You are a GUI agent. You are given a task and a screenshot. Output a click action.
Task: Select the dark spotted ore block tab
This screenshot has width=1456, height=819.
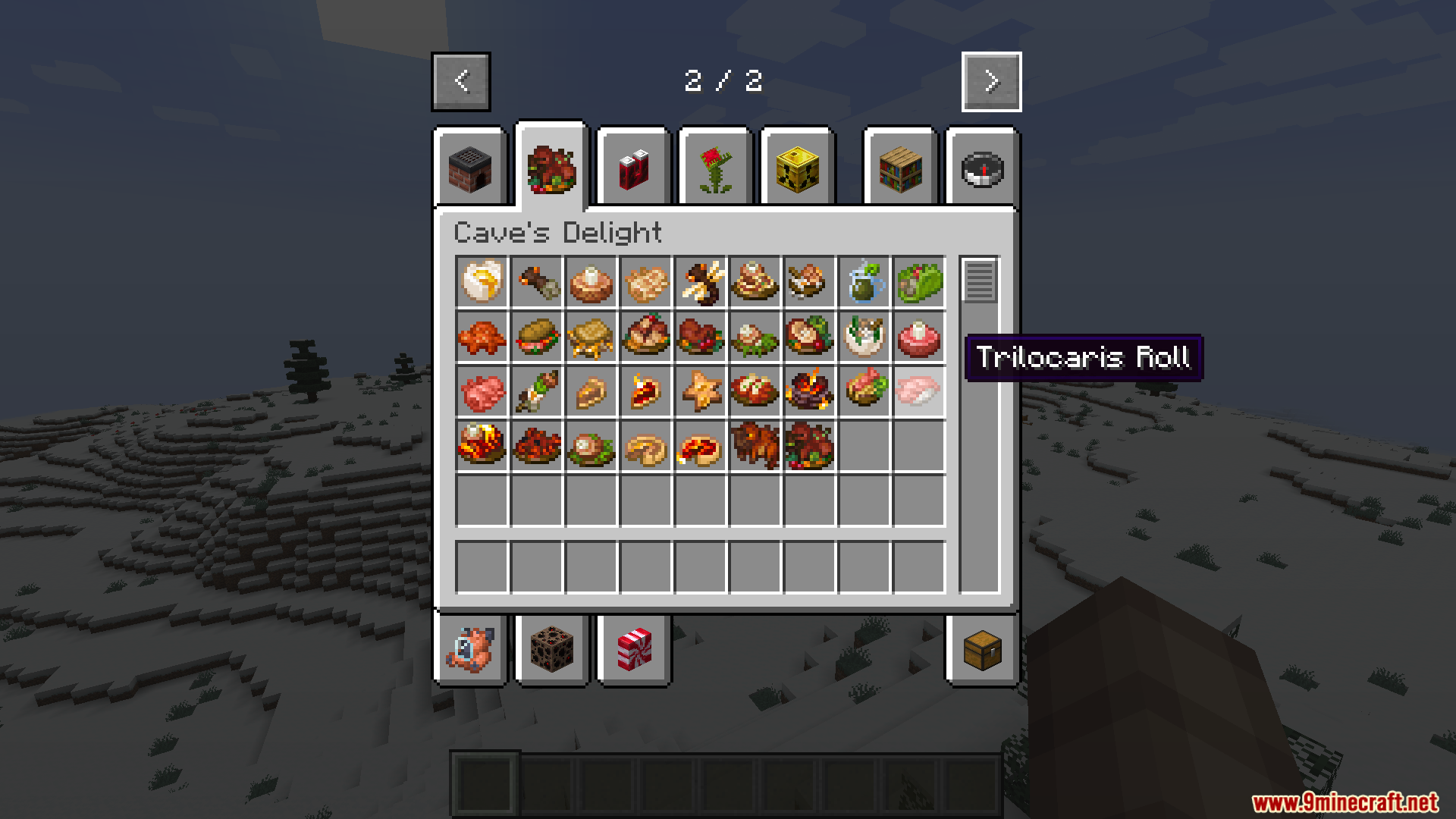[x=551, y=649]
